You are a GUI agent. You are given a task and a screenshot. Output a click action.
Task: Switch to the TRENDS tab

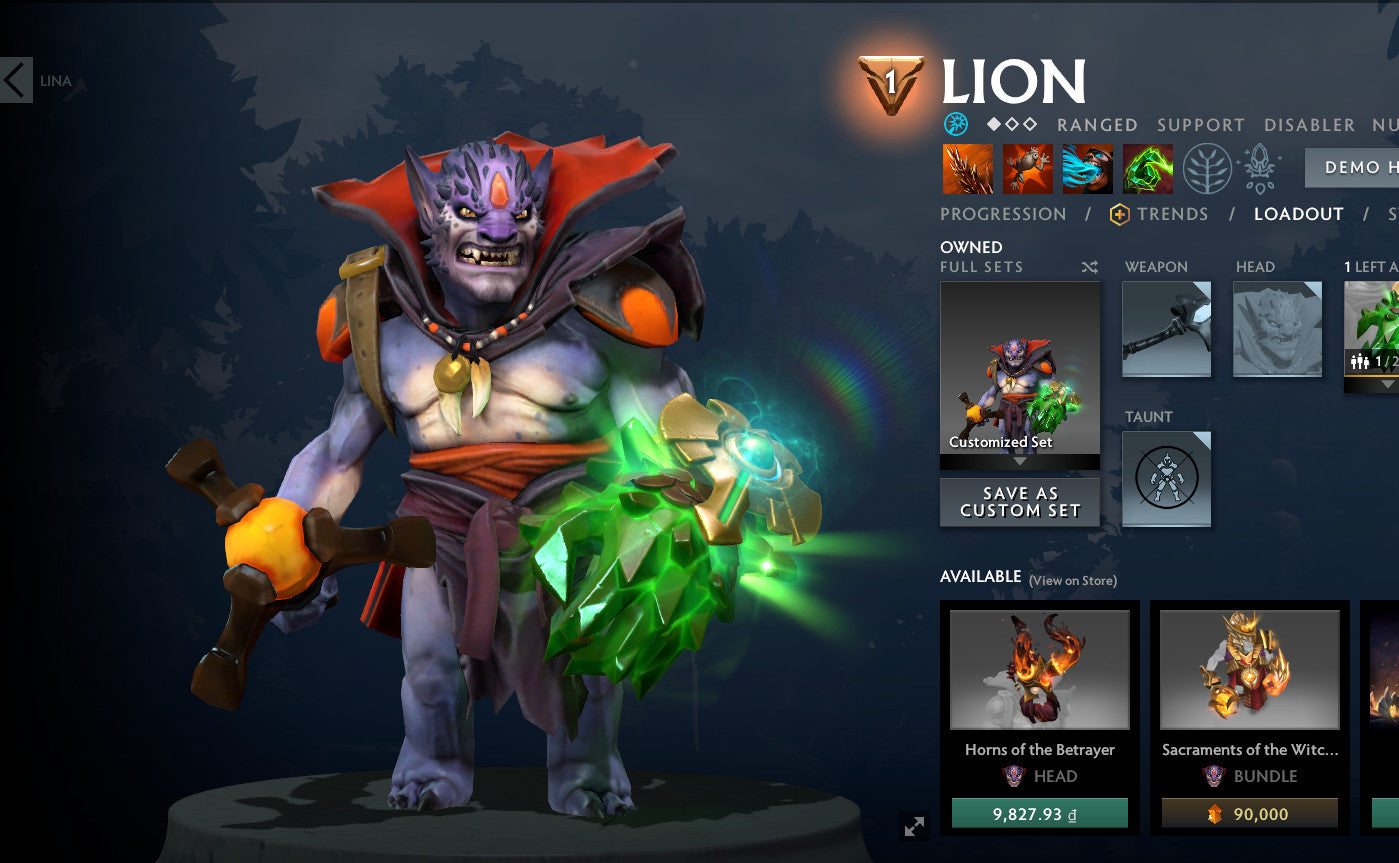(1173, 214)
